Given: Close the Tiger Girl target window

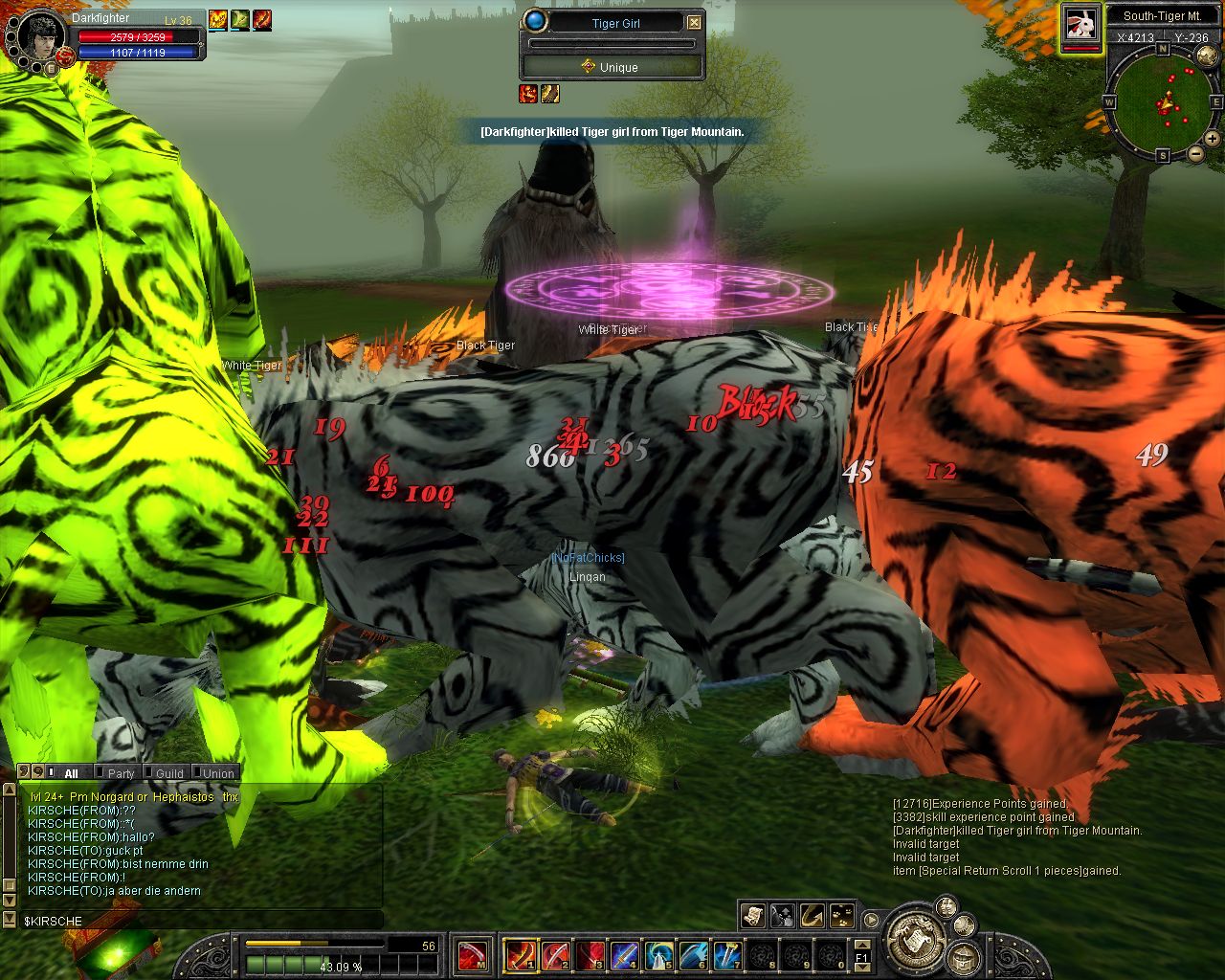Looking at the screenshot, I should (695, 23).
